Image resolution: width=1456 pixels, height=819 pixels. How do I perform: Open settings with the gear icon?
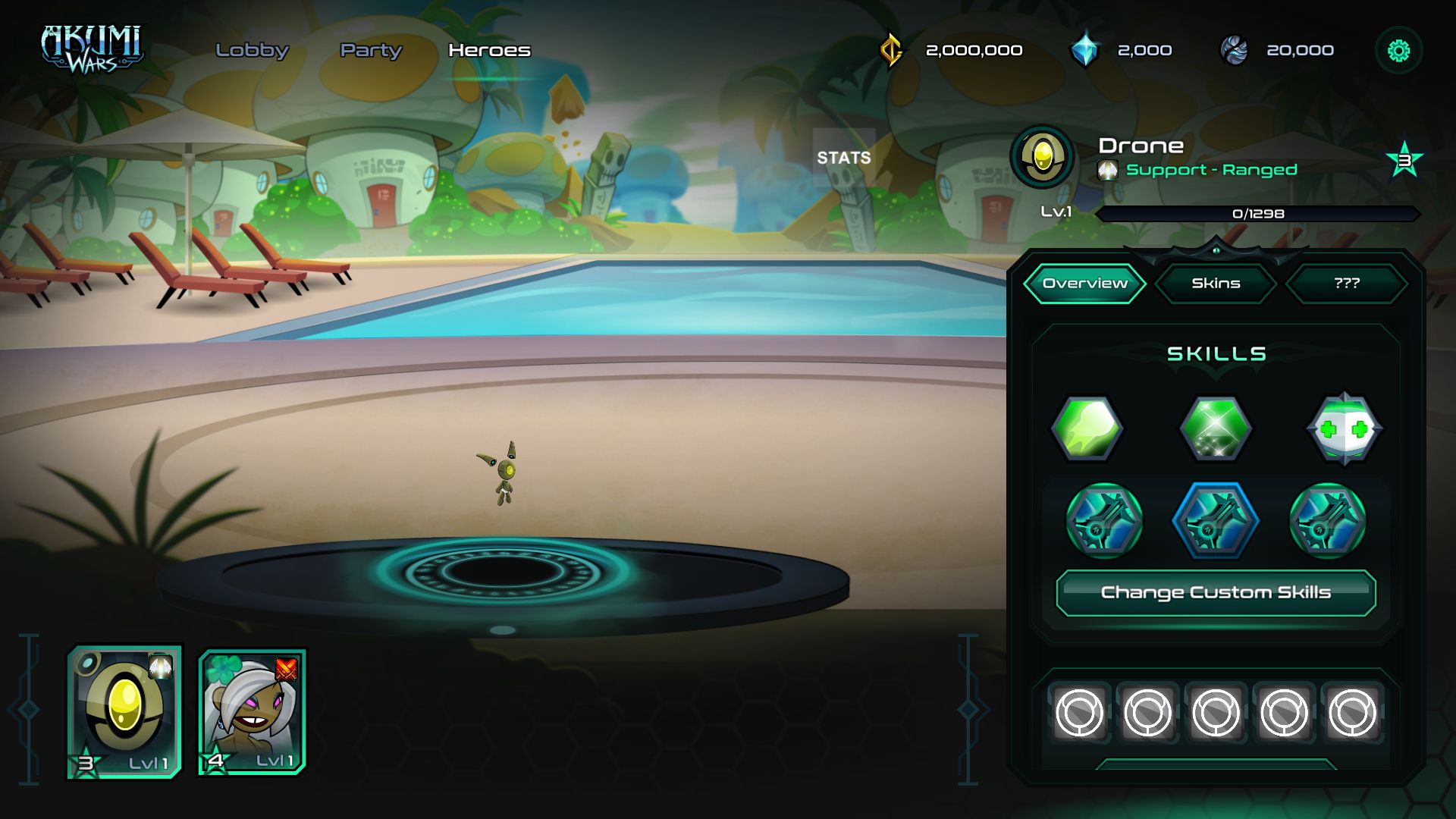1398,51
